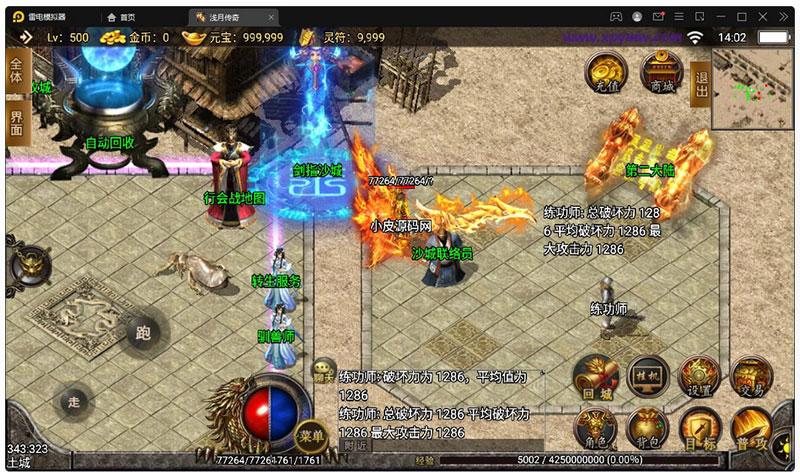
Task: Open the 背包 bag inventory
Action: tap(649, 429)
